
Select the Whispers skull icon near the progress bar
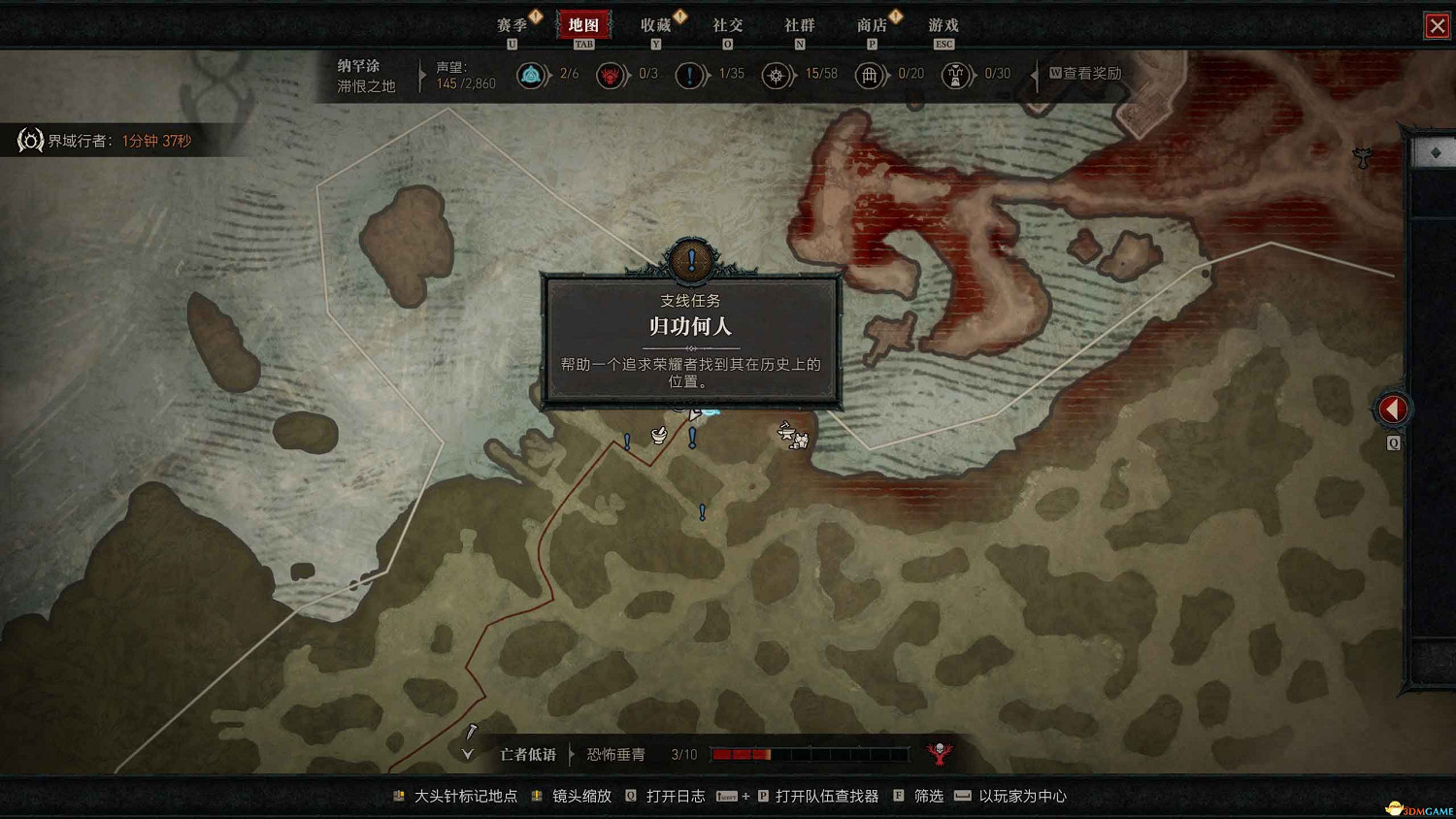tap(938, 751)
